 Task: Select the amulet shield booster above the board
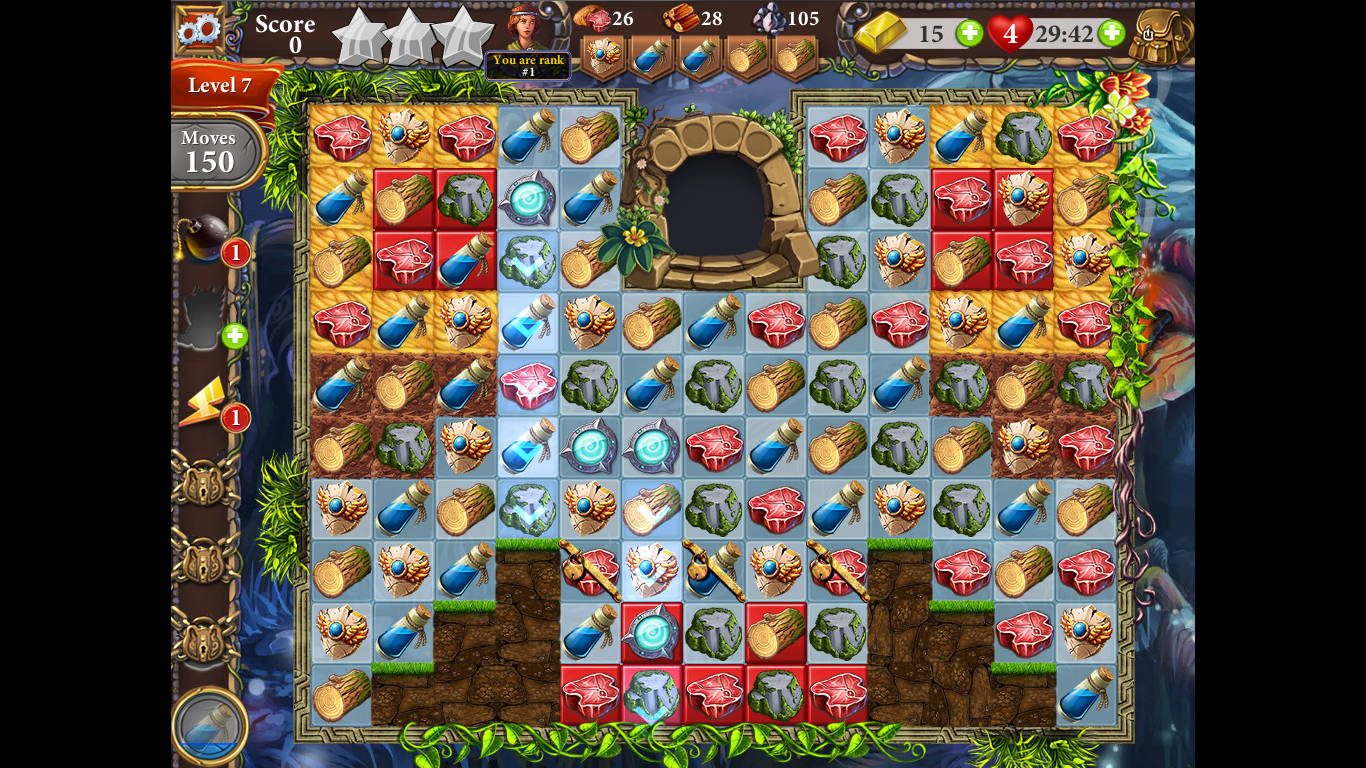[601, 52]
